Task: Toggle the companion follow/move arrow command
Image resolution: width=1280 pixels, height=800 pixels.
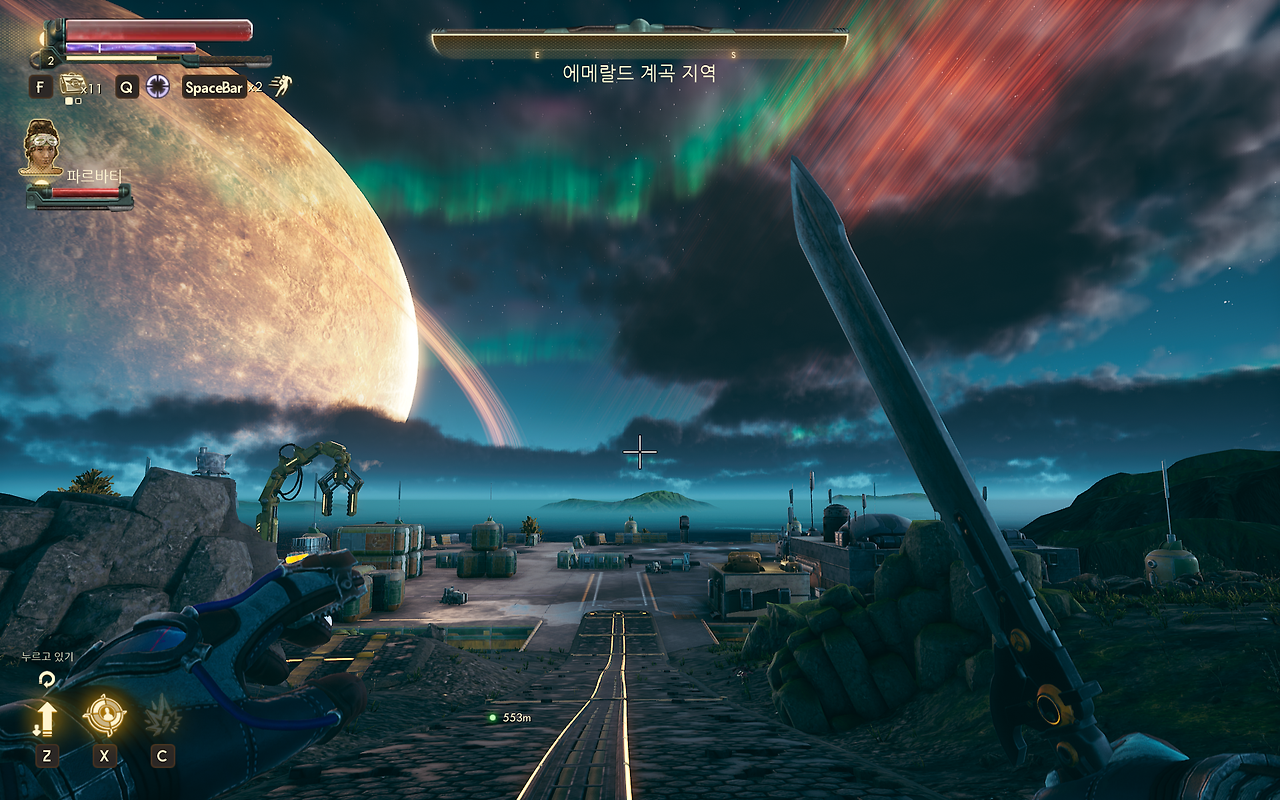Action: 46,717
